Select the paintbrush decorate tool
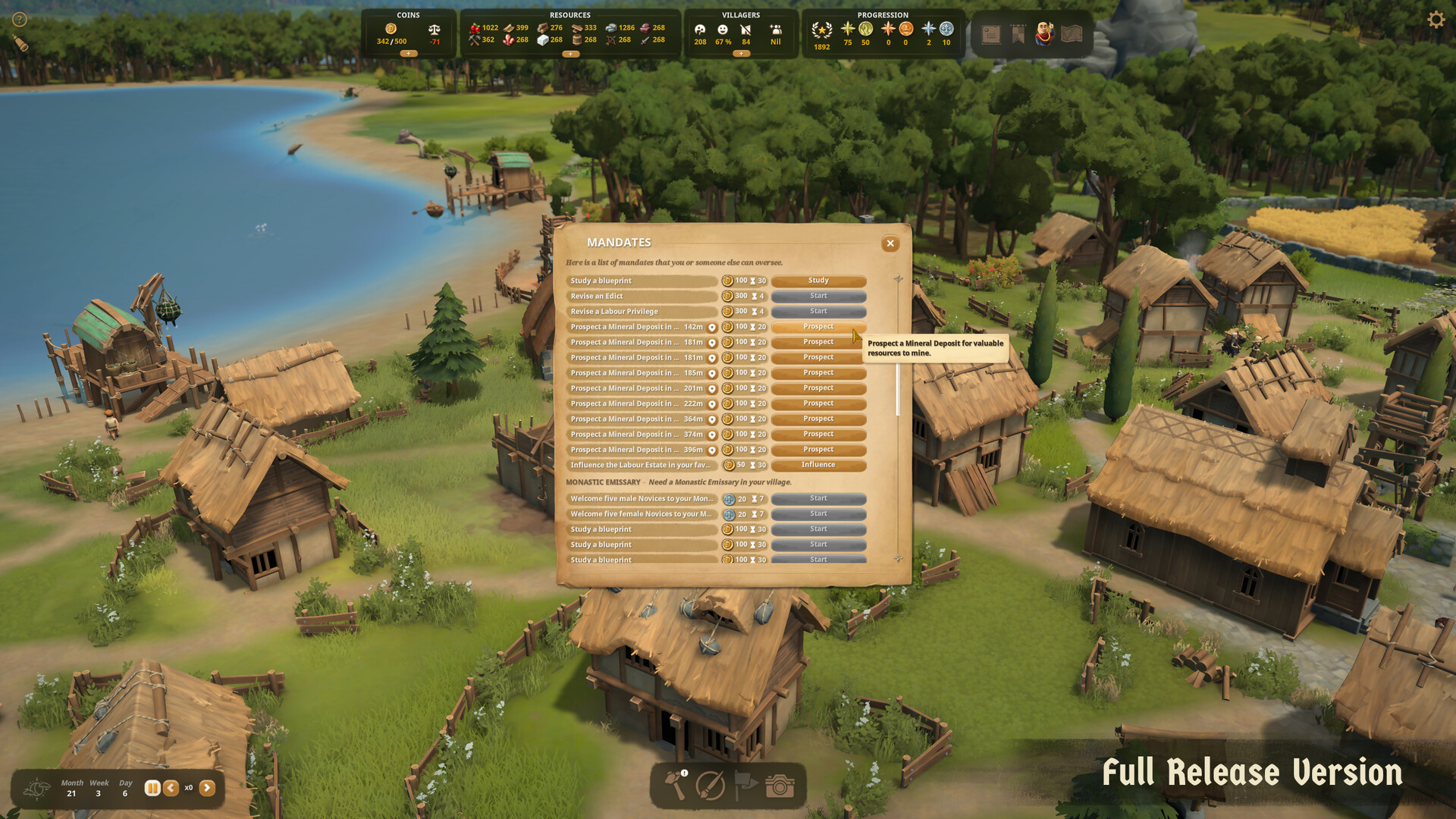1456x819 pixels. [710, 786]
